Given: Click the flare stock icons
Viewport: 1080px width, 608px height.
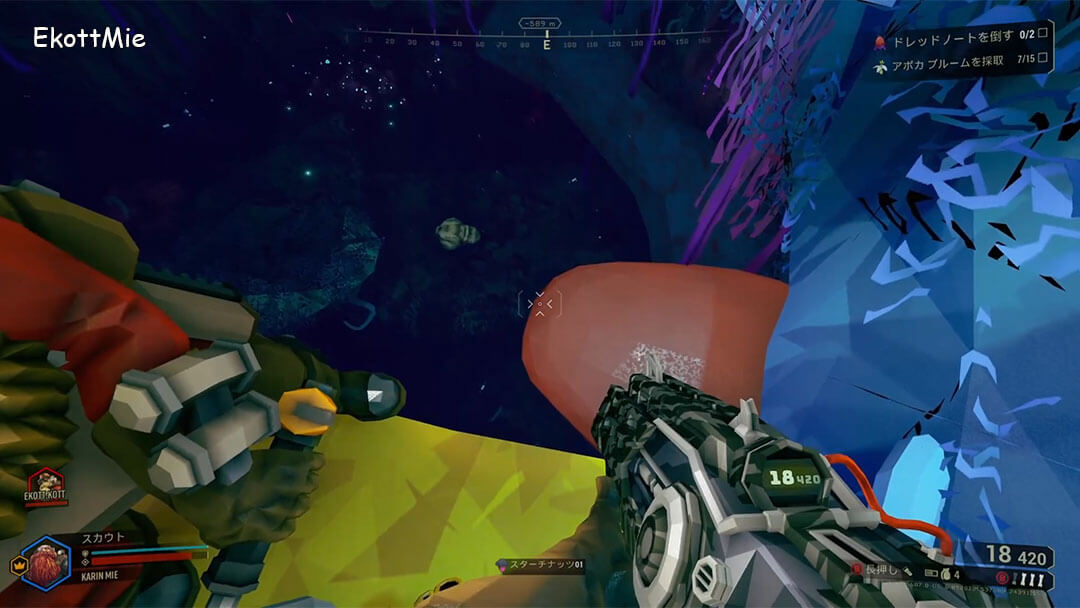Looking at the screenshot, I should coord(1033,578).
